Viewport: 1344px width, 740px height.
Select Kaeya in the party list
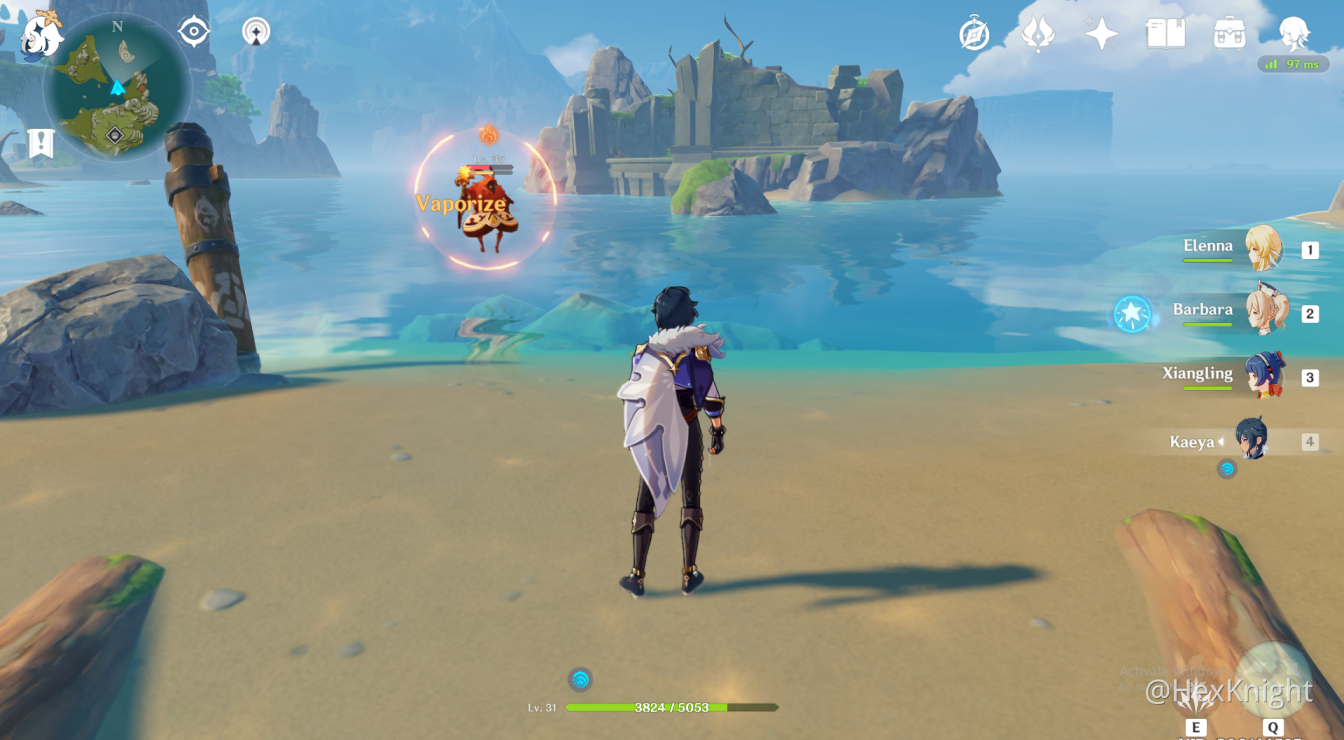pos(1250,440)
